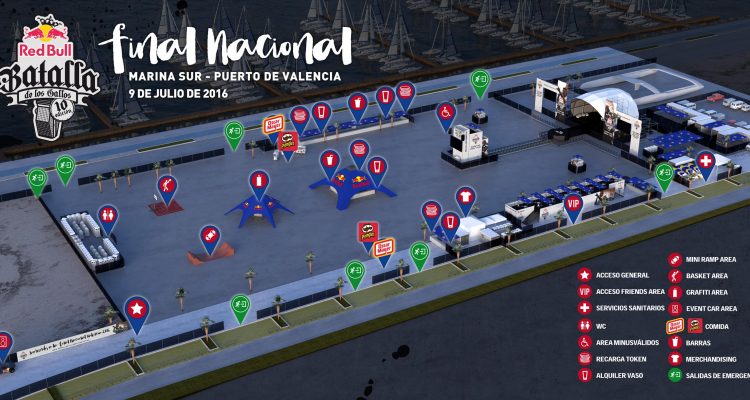This screenshot has width=750, height=400.
Task: Choose the WC restroom pin on the map
Action: click(107, 215)
